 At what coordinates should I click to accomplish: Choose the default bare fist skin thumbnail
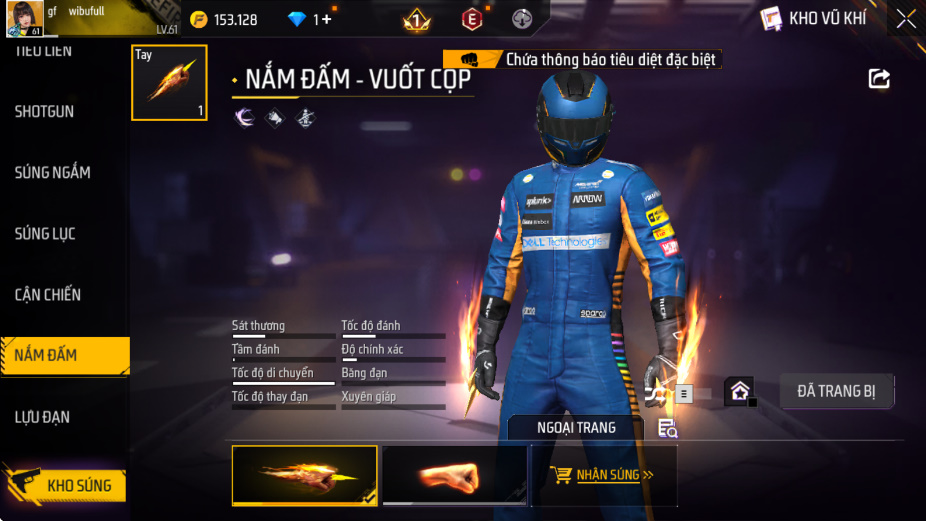point(454,475)
